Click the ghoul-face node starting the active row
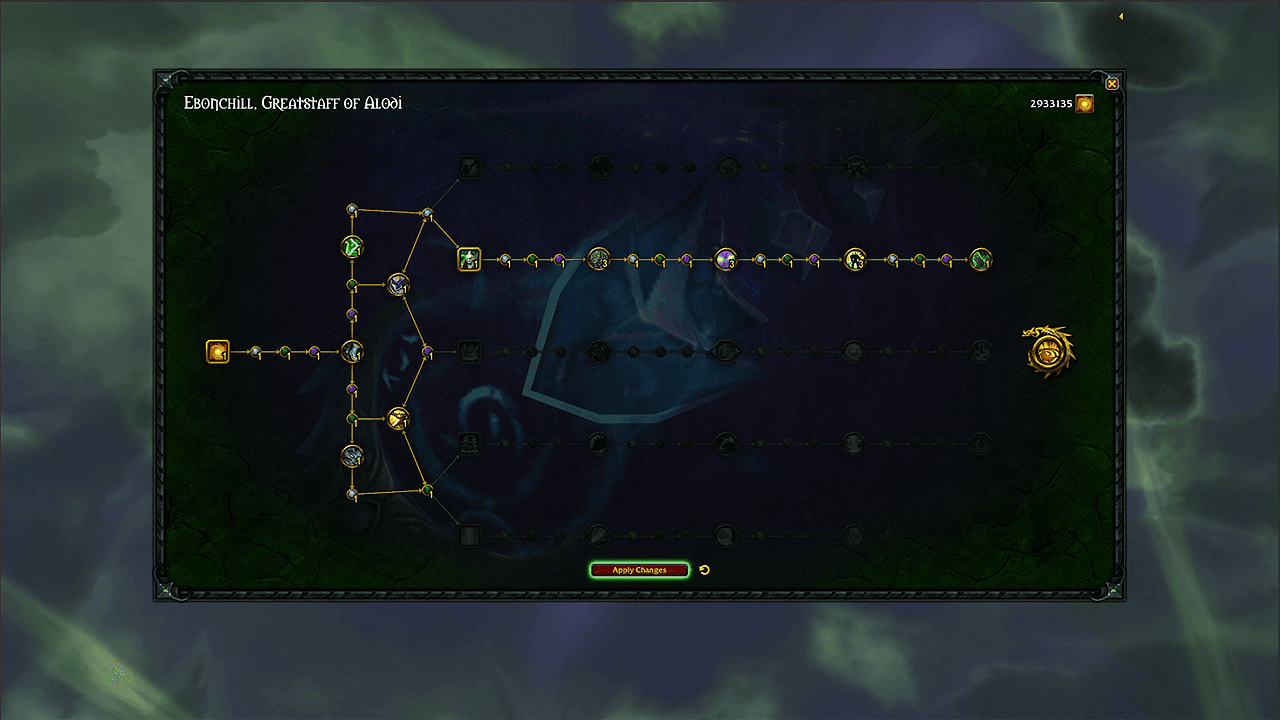This screenshot has height=720, width=1280. click(x=468, y=260)
